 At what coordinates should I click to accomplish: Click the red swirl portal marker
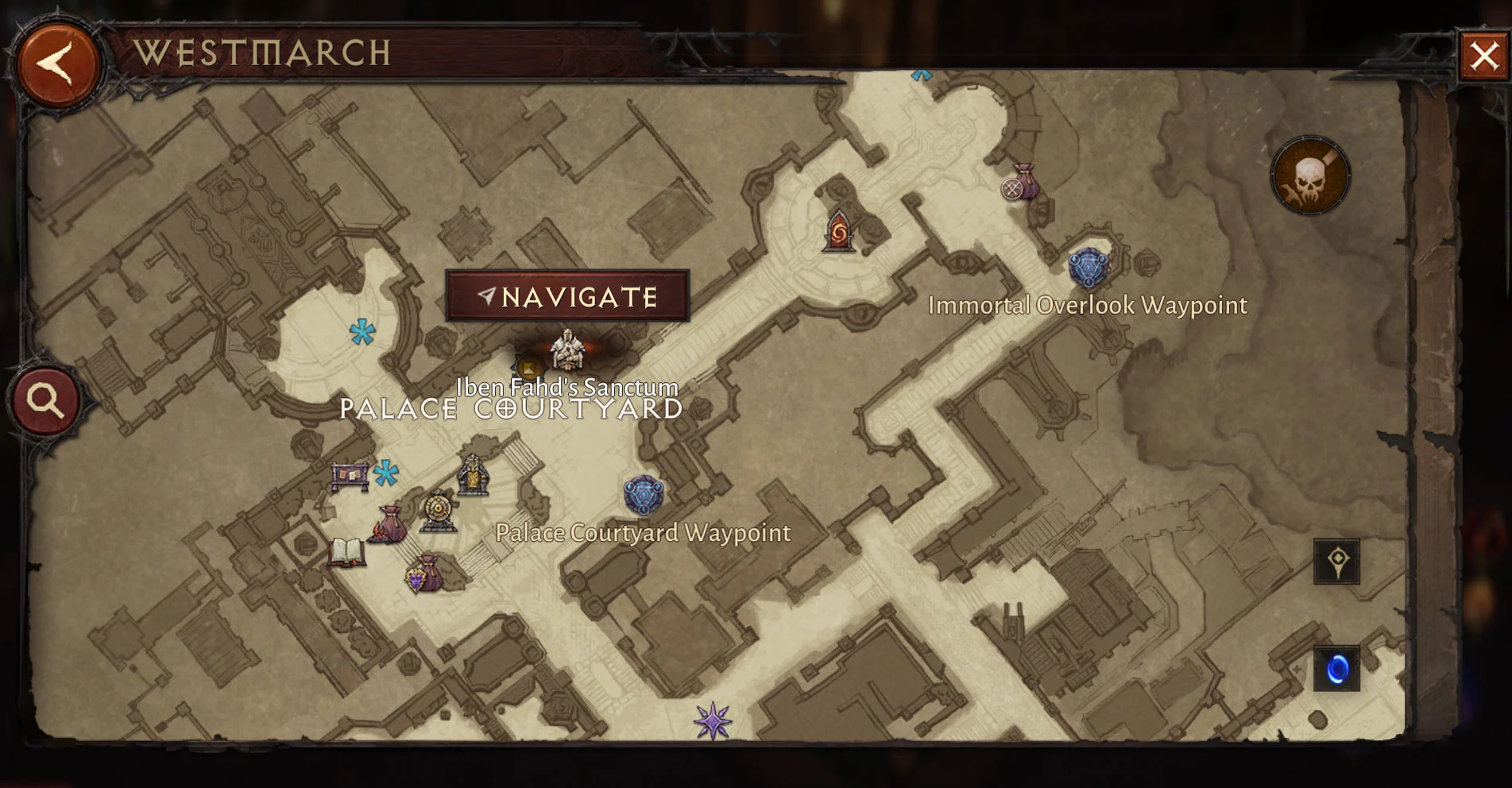839,231
